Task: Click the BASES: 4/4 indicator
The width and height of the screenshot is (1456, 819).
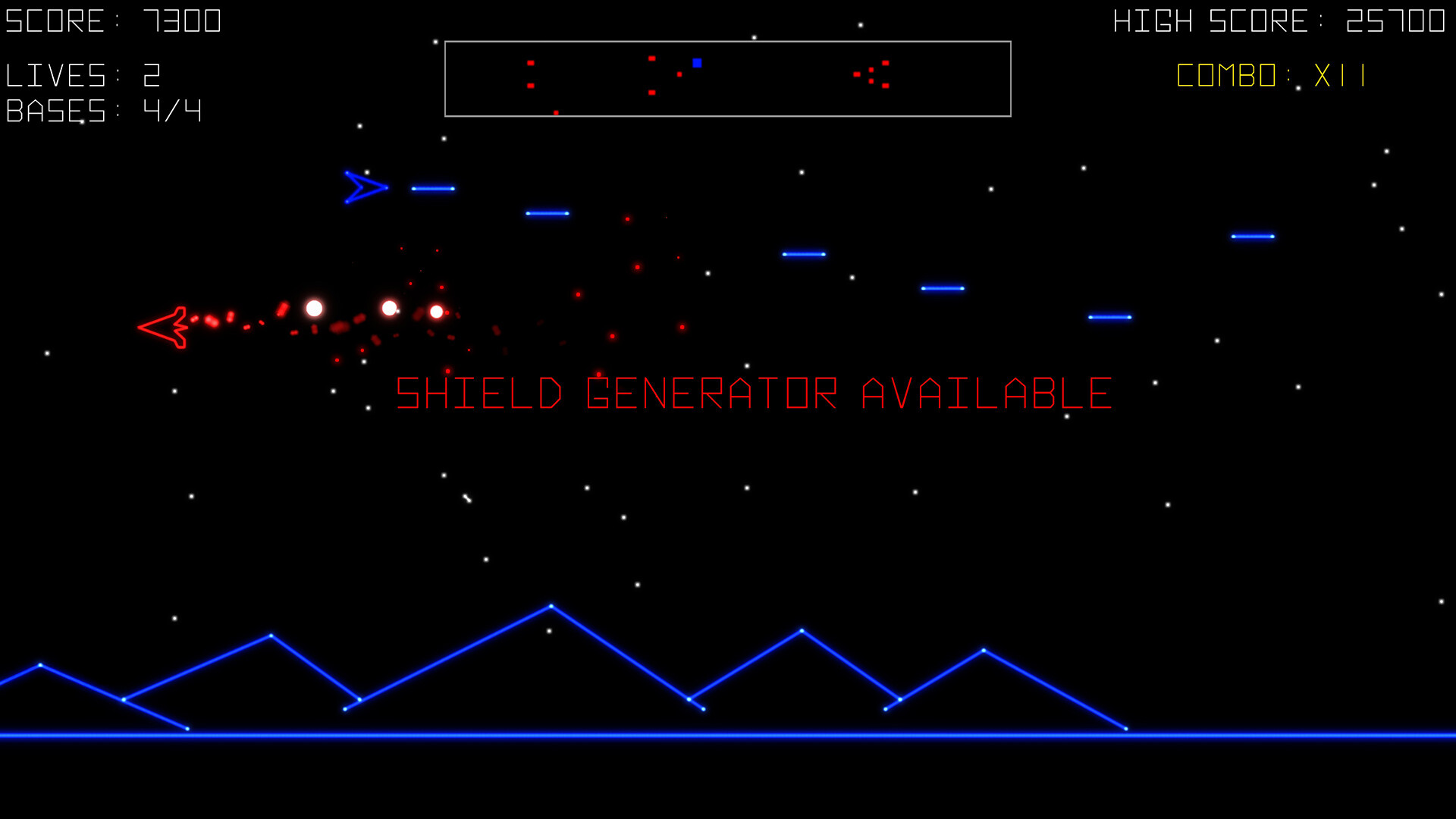Action: (102, 111)
